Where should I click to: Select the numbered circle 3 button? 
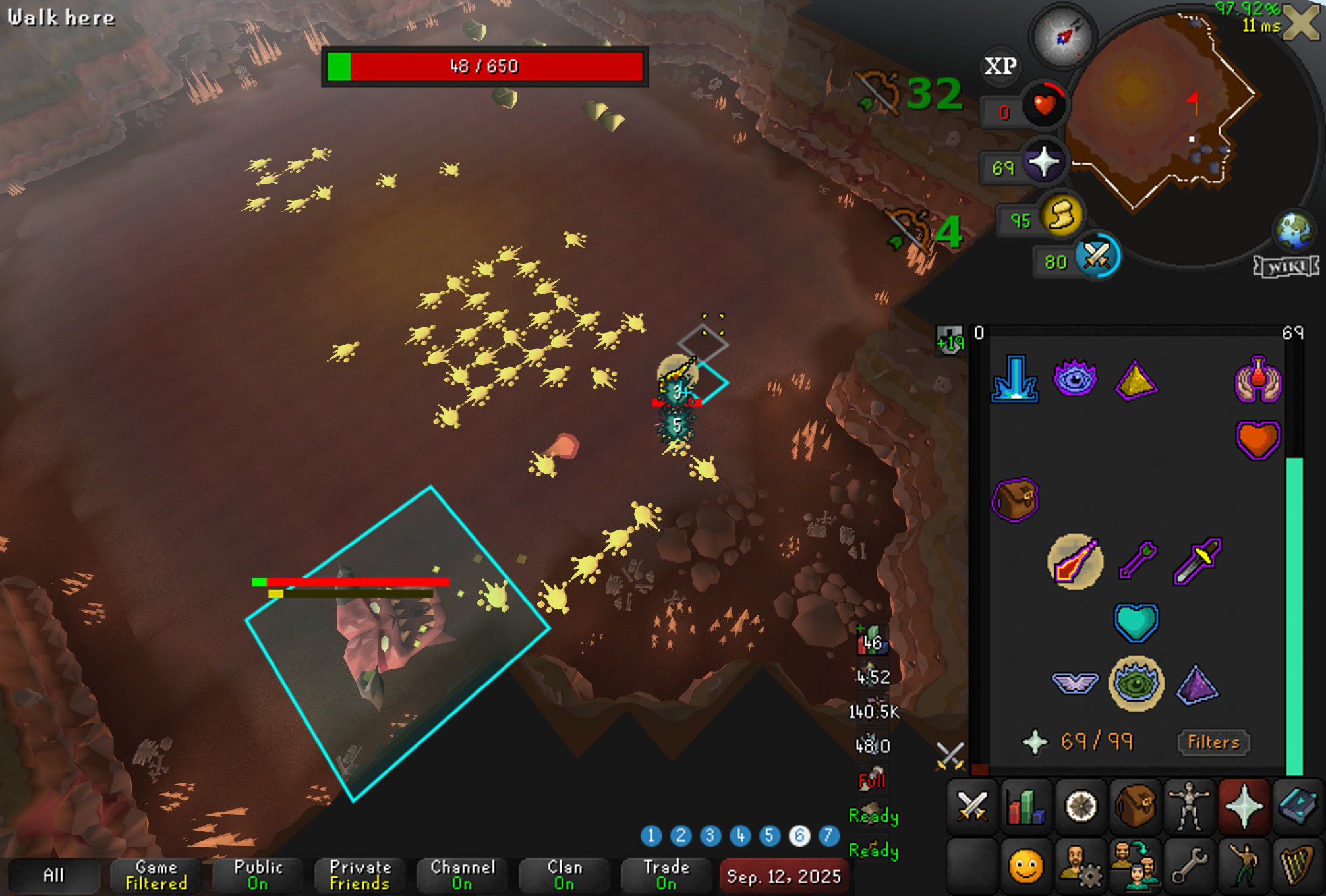(710, 836)
